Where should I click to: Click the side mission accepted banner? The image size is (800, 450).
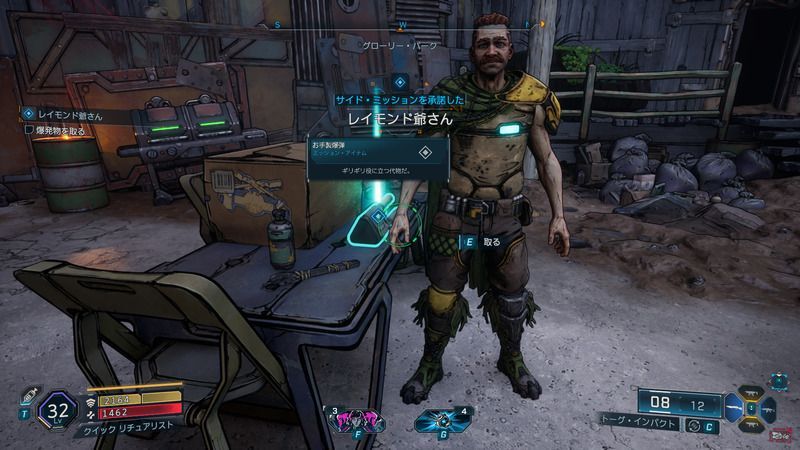click(x=400, y=101)
